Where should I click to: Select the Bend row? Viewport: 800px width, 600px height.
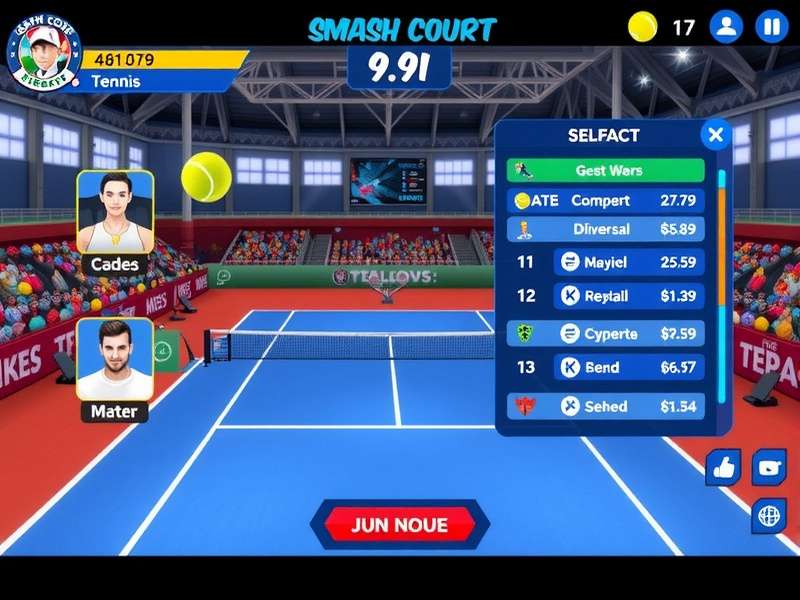pyautogui.click(x=628, y=367)
